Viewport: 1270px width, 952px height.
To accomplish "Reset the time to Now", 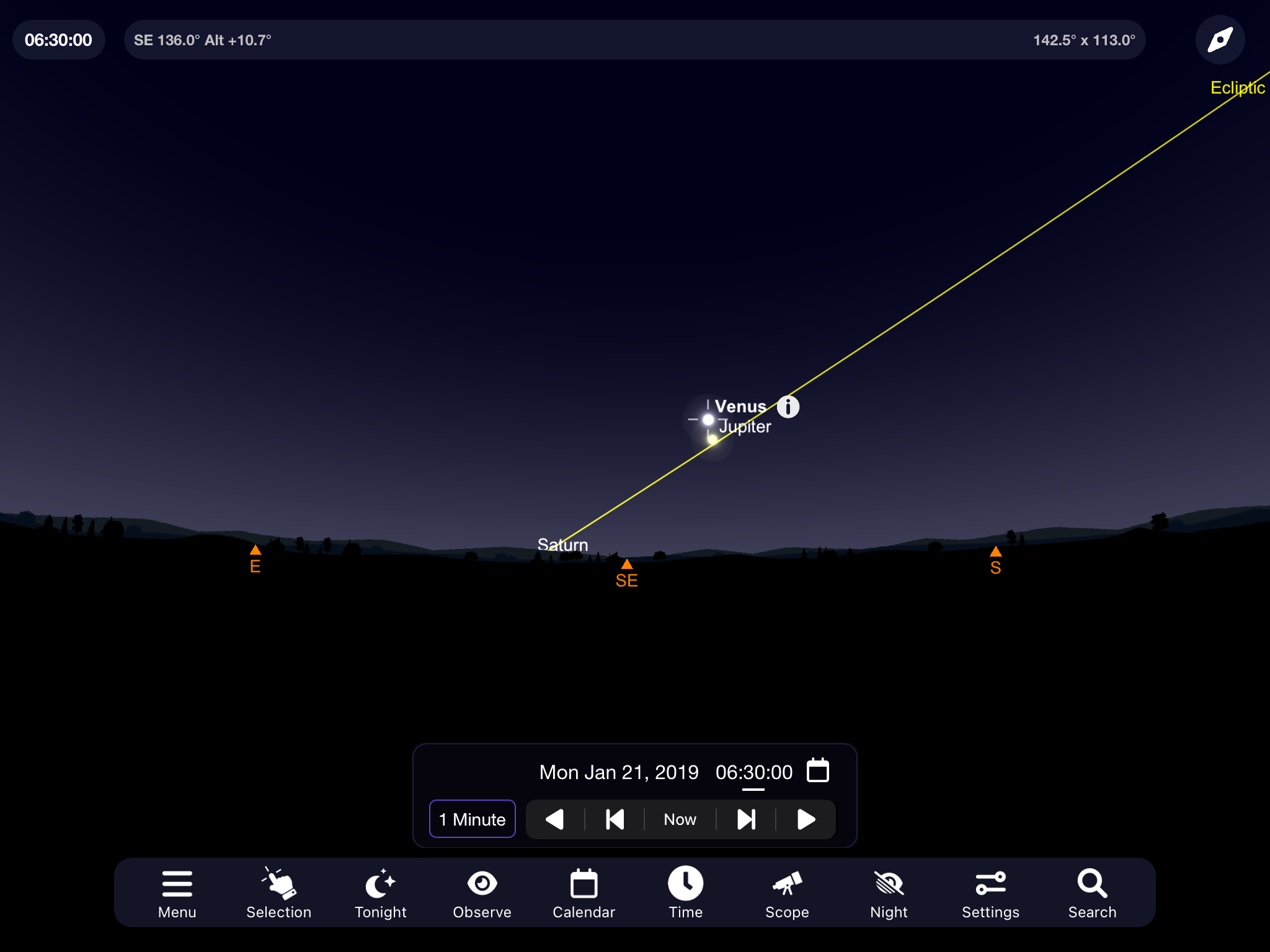I will pos(680,819).
